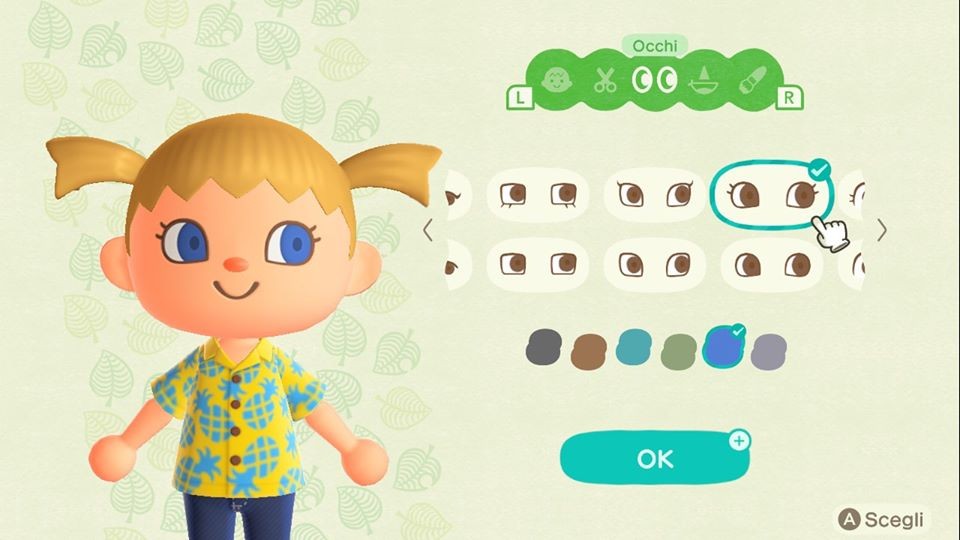The width and height of the screenshot is (960, 540).
Task: Choose the olive green eye color
Action: [x=679, y=349]
